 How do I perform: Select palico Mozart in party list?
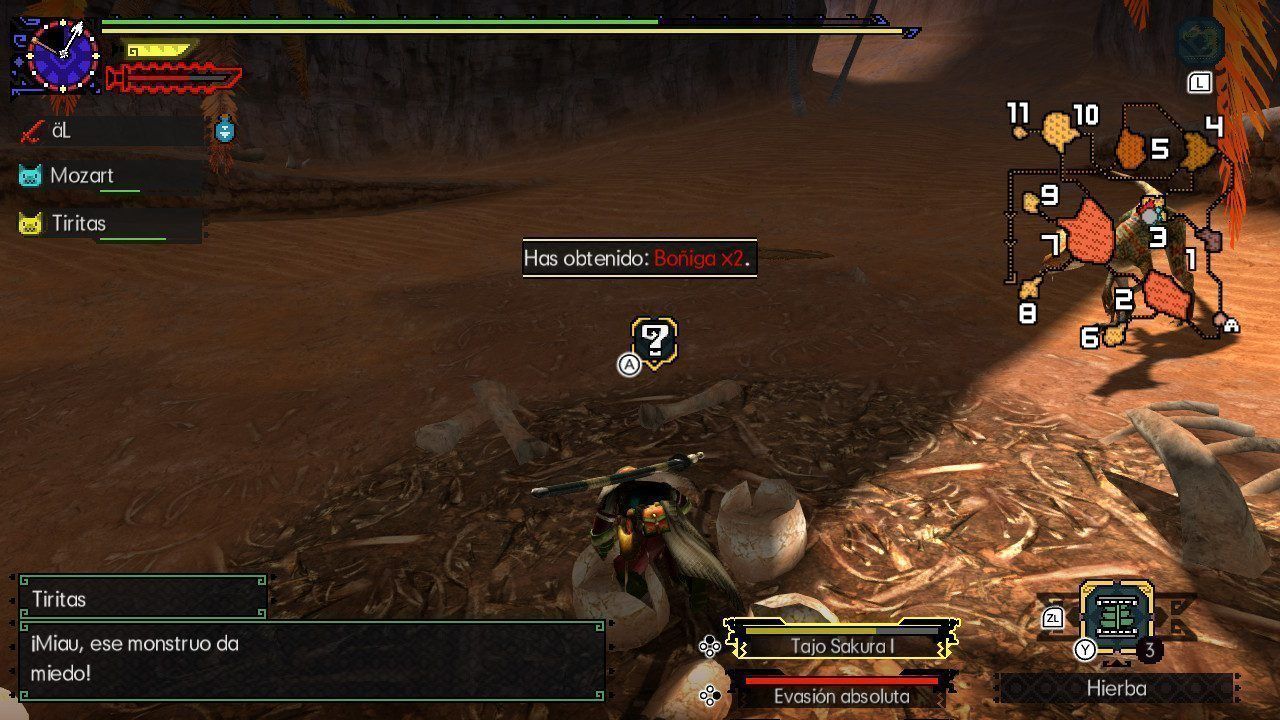(82, 176)
